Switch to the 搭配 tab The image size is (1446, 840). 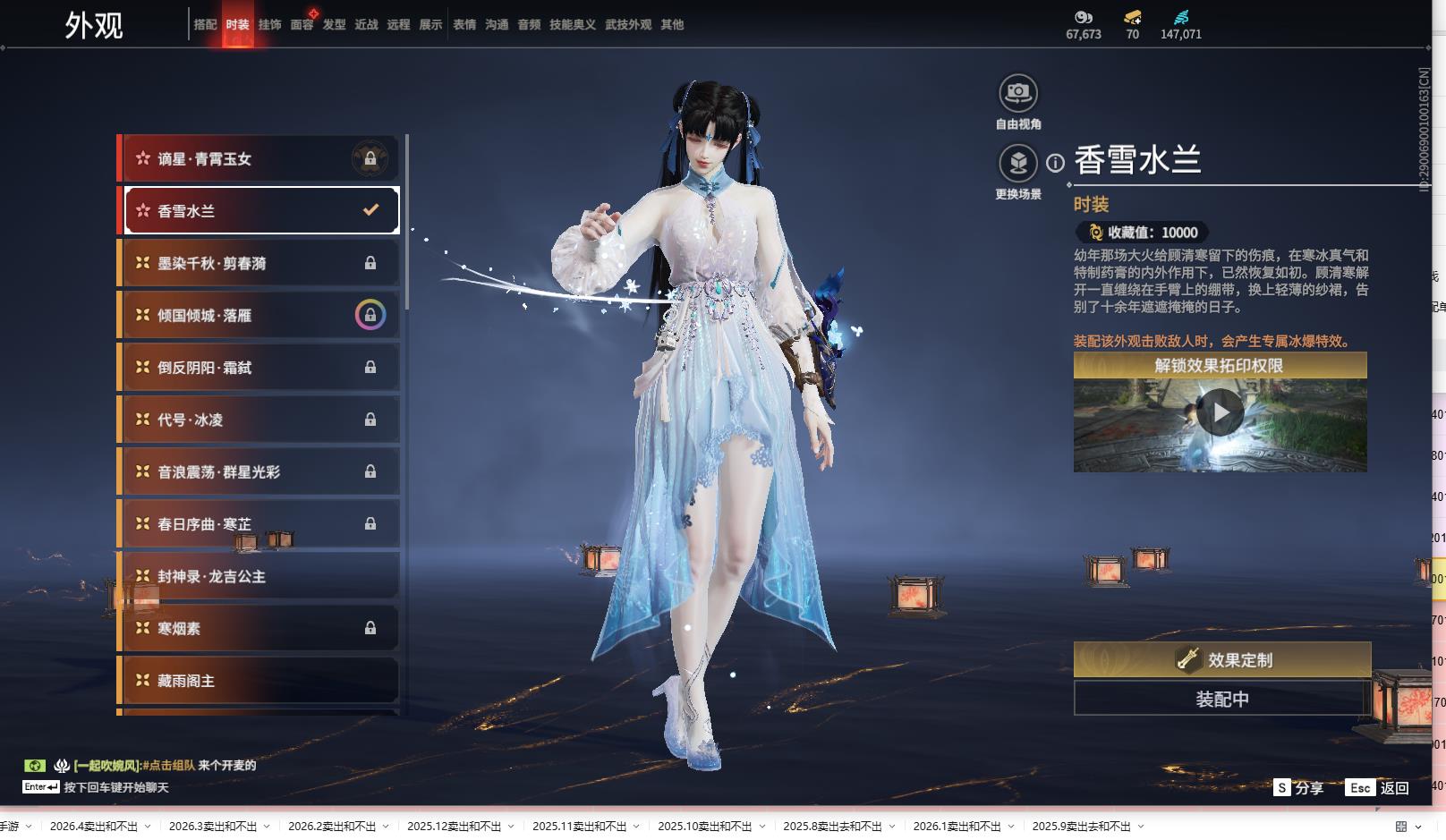[x=205, y=25]
